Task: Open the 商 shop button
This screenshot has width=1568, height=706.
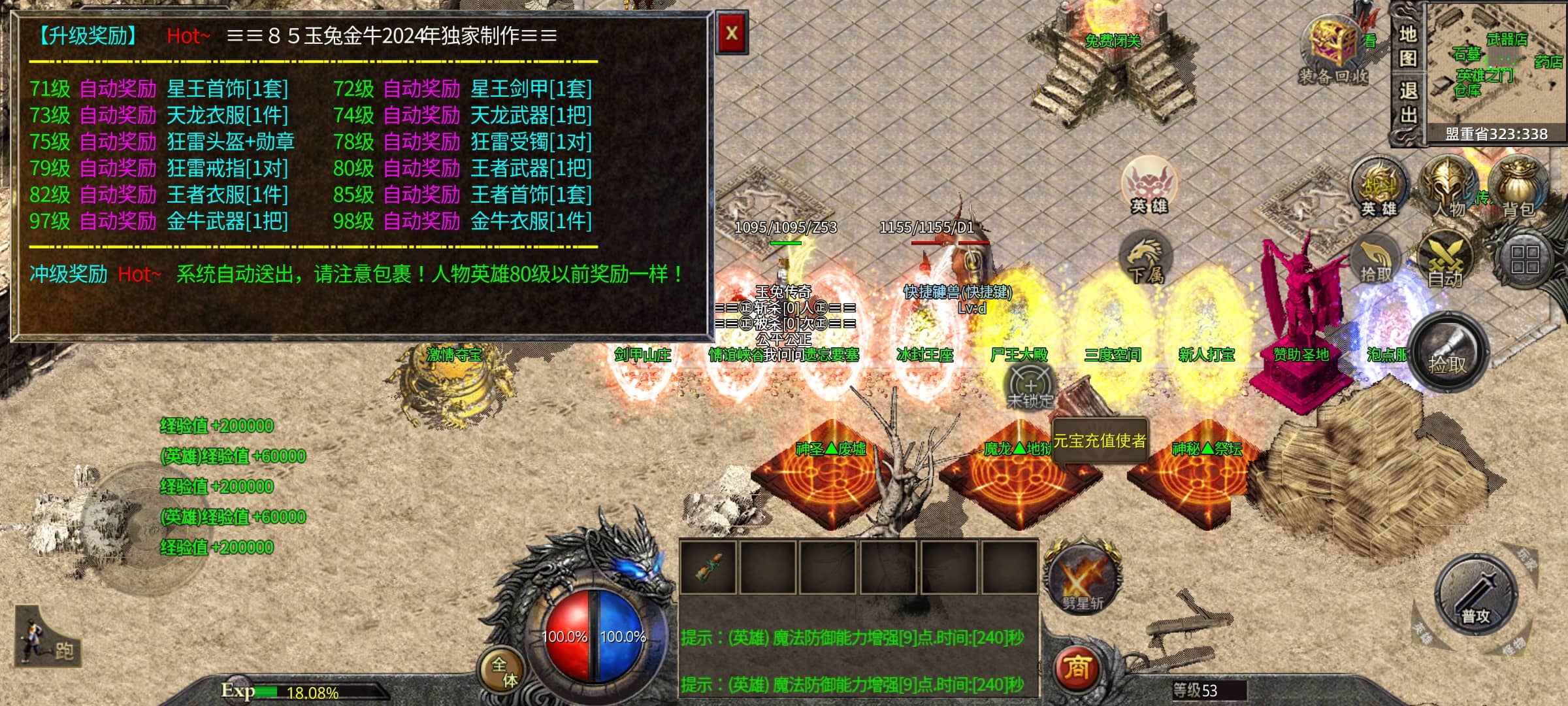Action: tap(1078, 668)
